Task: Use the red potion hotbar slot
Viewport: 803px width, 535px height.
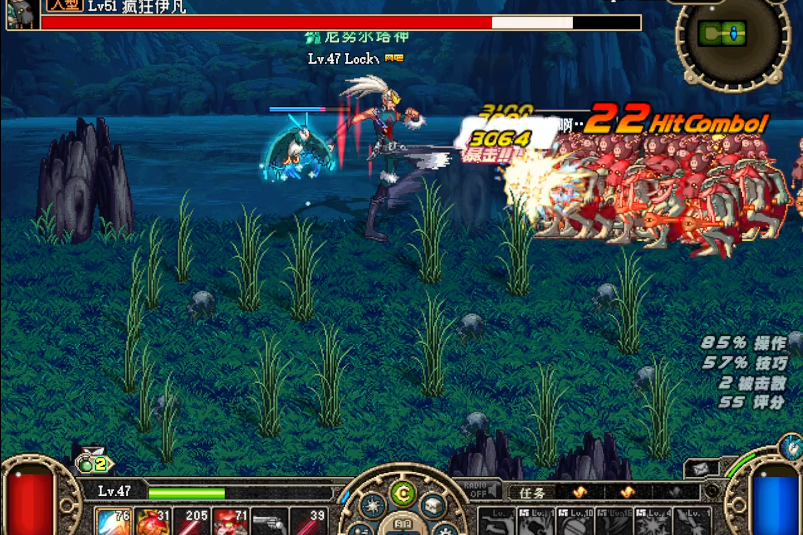Action: pyautogui.click(x=152, y=522)
